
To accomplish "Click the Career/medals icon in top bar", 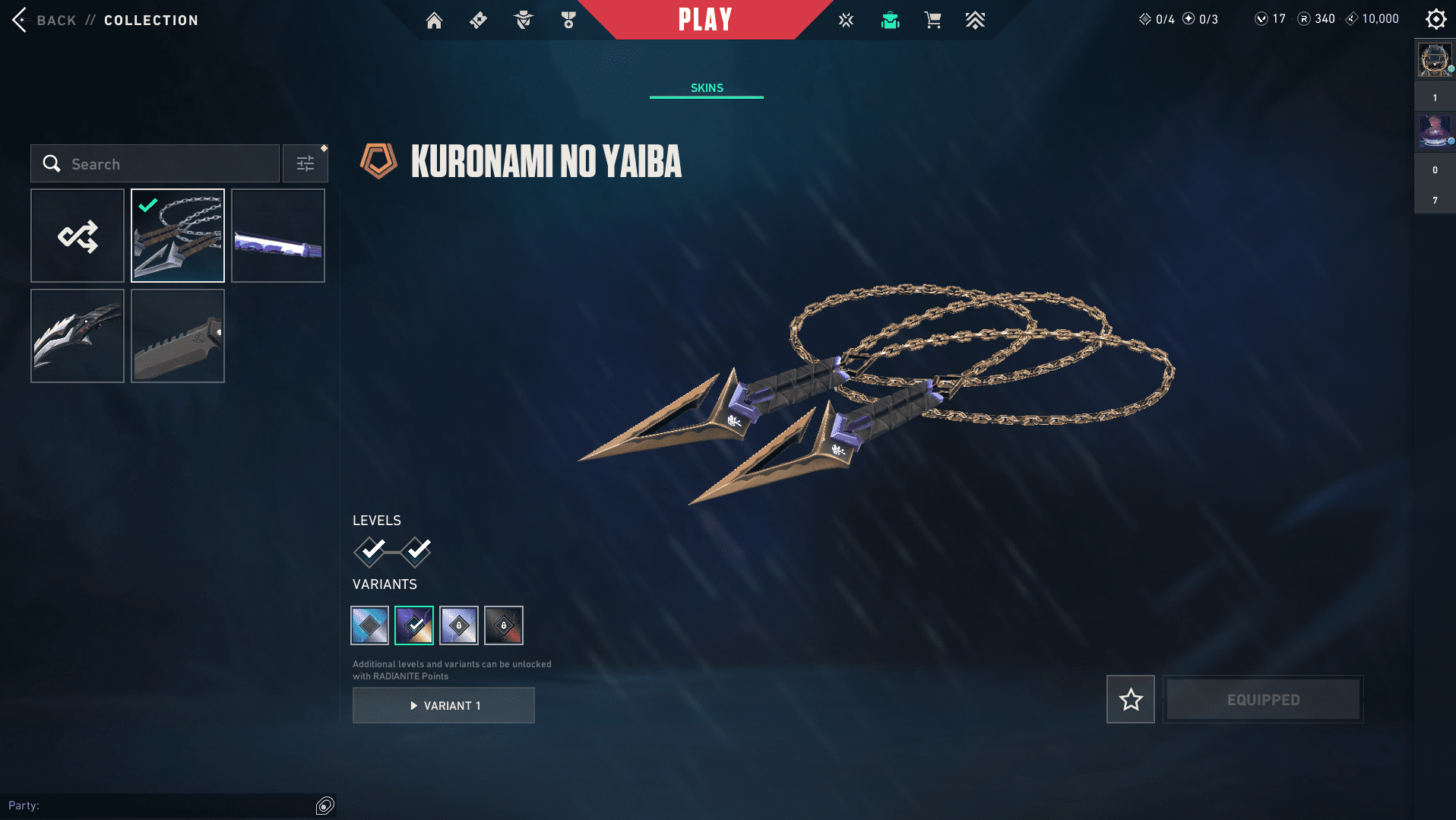I will (568, 20).
